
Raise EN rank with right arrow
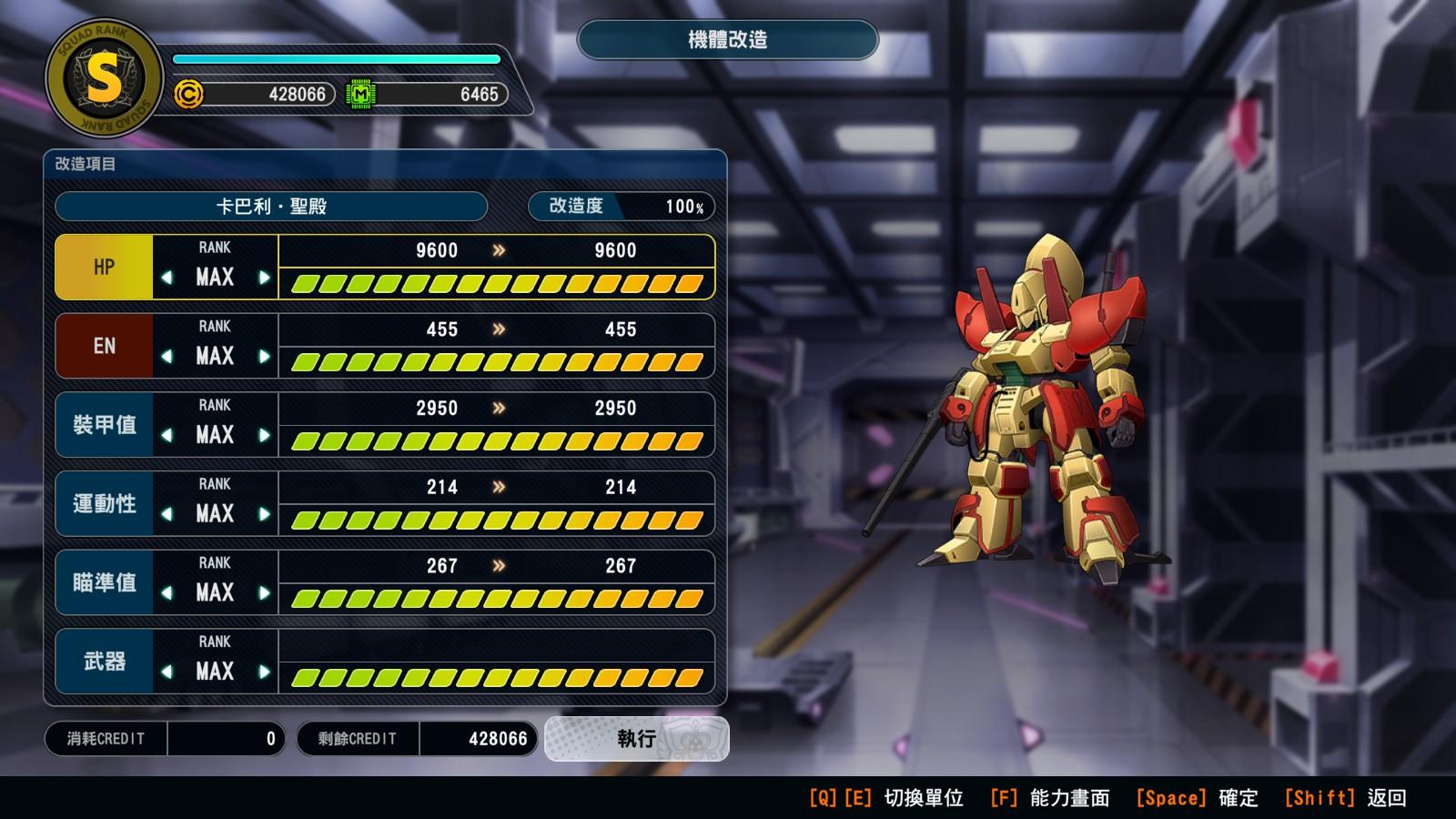tap(264, 357)
